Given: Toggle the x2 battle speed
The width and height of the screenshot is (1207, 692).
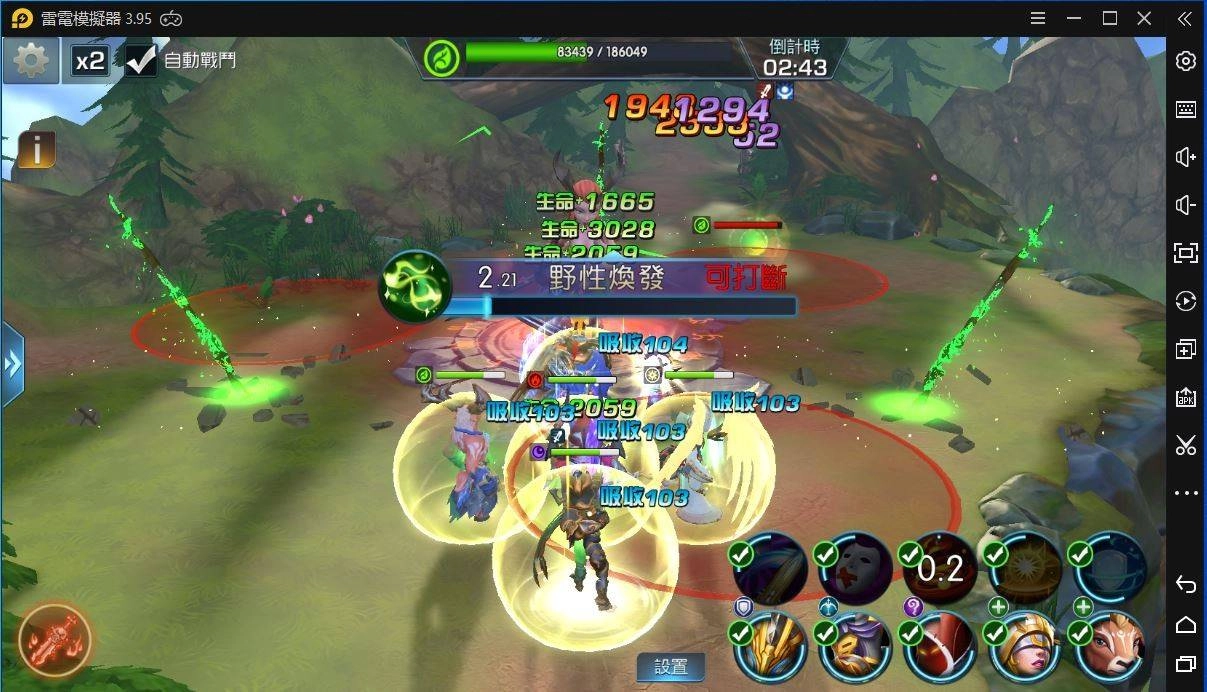Looking at the screenshot, I should point(90,61).
